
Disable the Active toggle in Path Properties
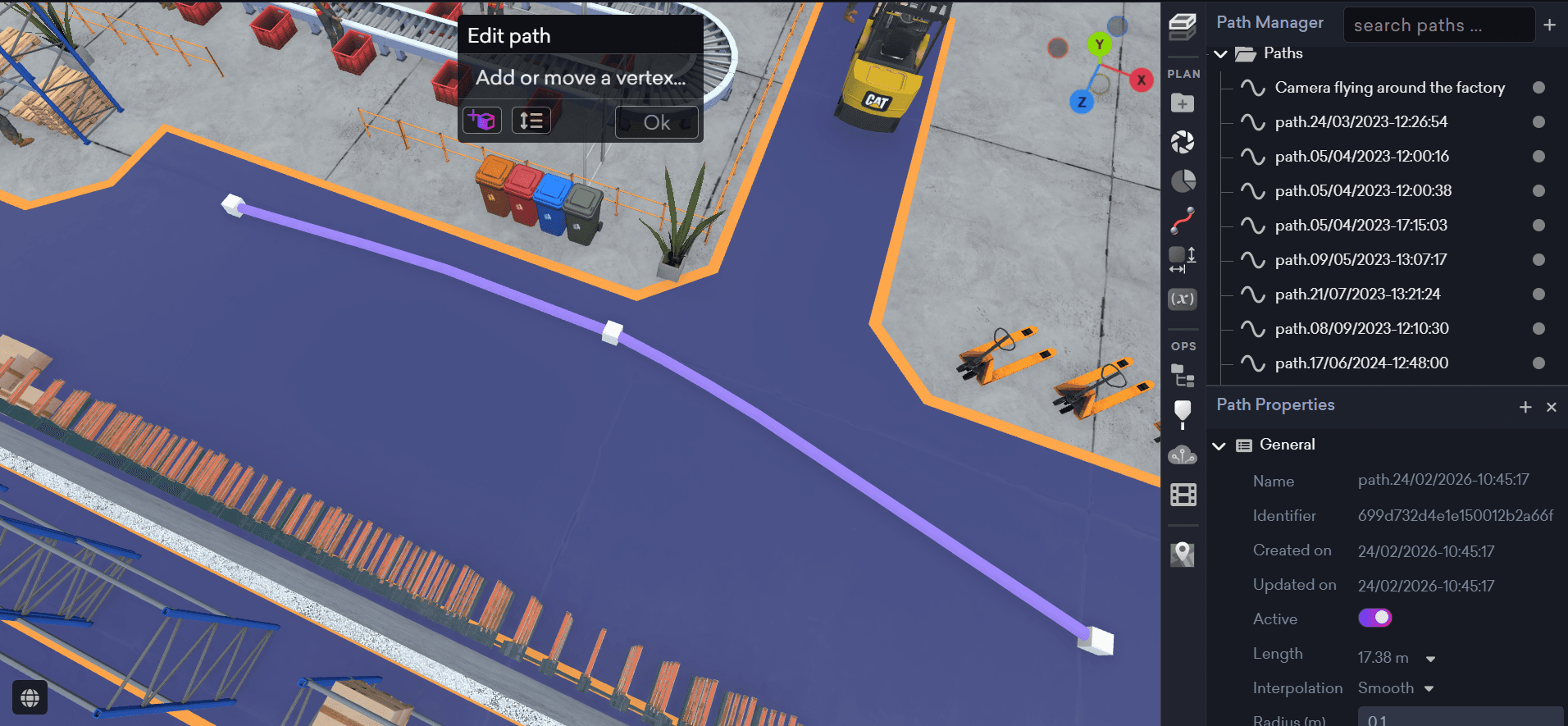pos(1374,617)
